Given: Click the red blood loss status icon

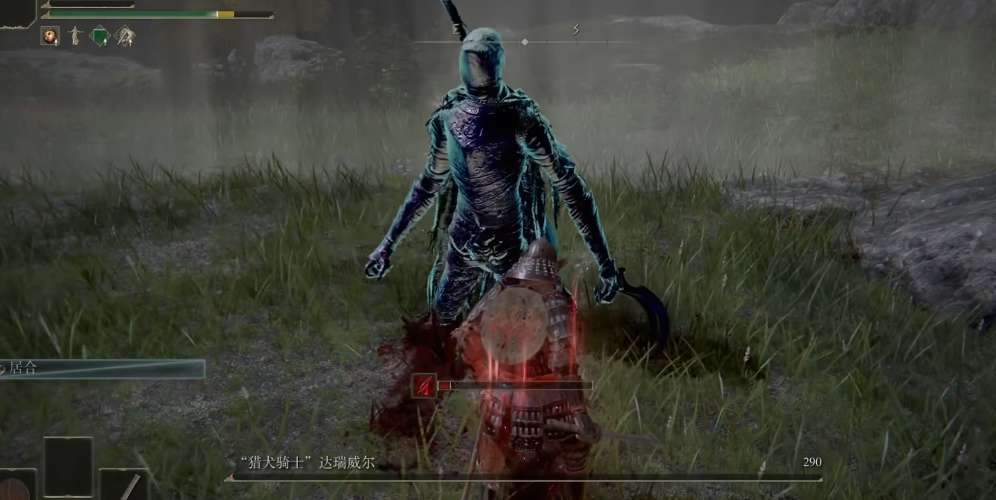Looking at the screenshot, I should 424,384.
